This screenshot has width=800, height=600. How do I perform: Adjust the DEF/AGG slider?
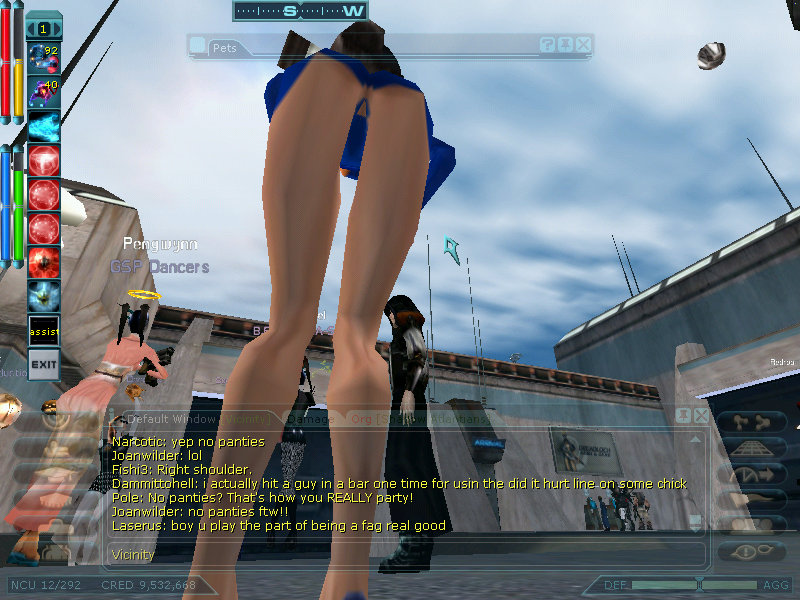tap(698, 584)
